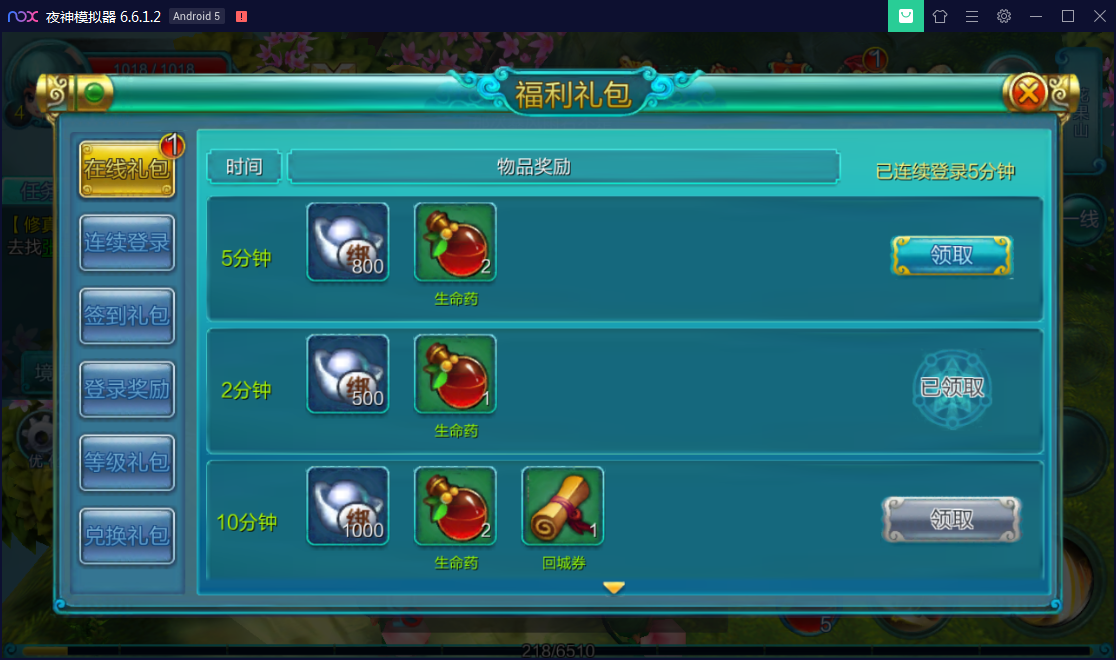Open the 连续登录 tab
The image size is (1116, 660).
(126, 242)
